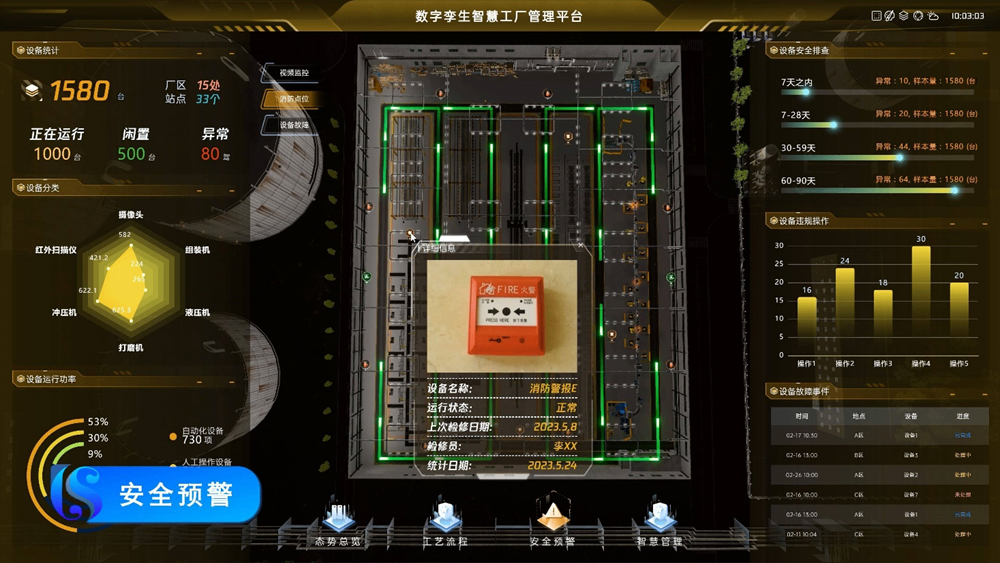Choose the 设备故障 equipment fault filter
1000x563 pixels.
[292, 125]
